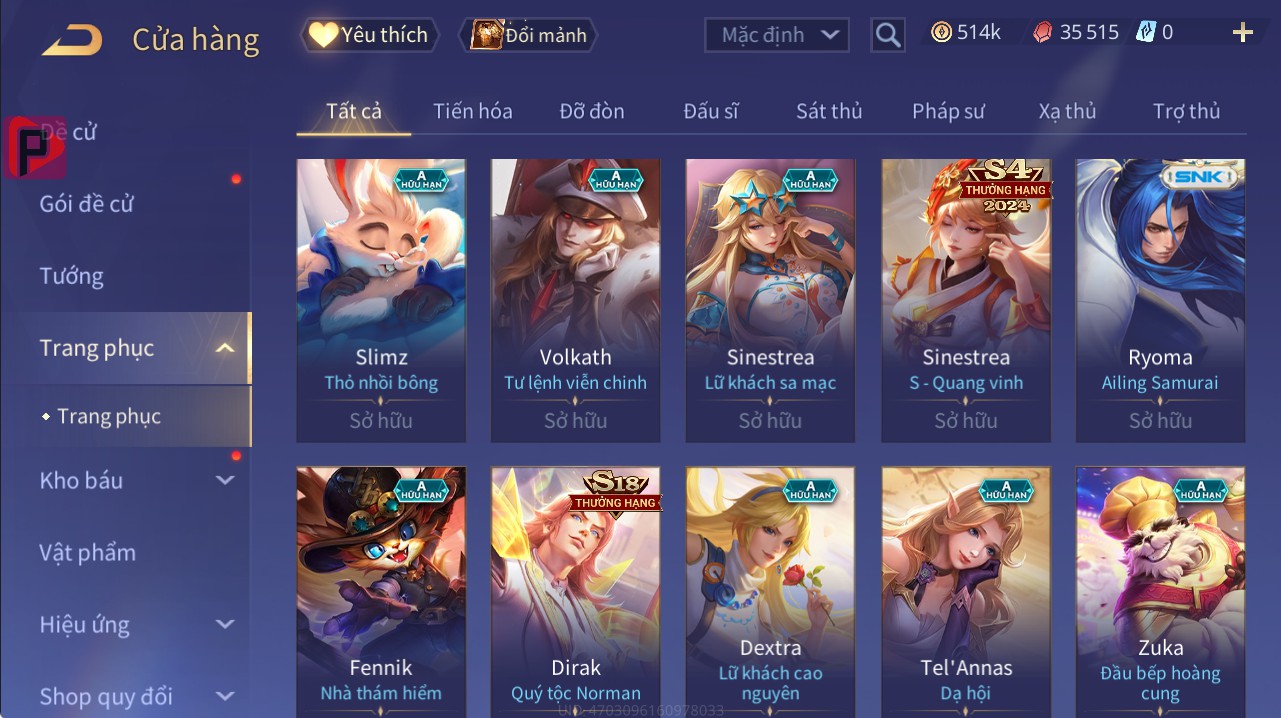Select the Ryoma Ailing Samurai skin
The height and width of the screenshot is (718, 1281).
[1160, 300]
